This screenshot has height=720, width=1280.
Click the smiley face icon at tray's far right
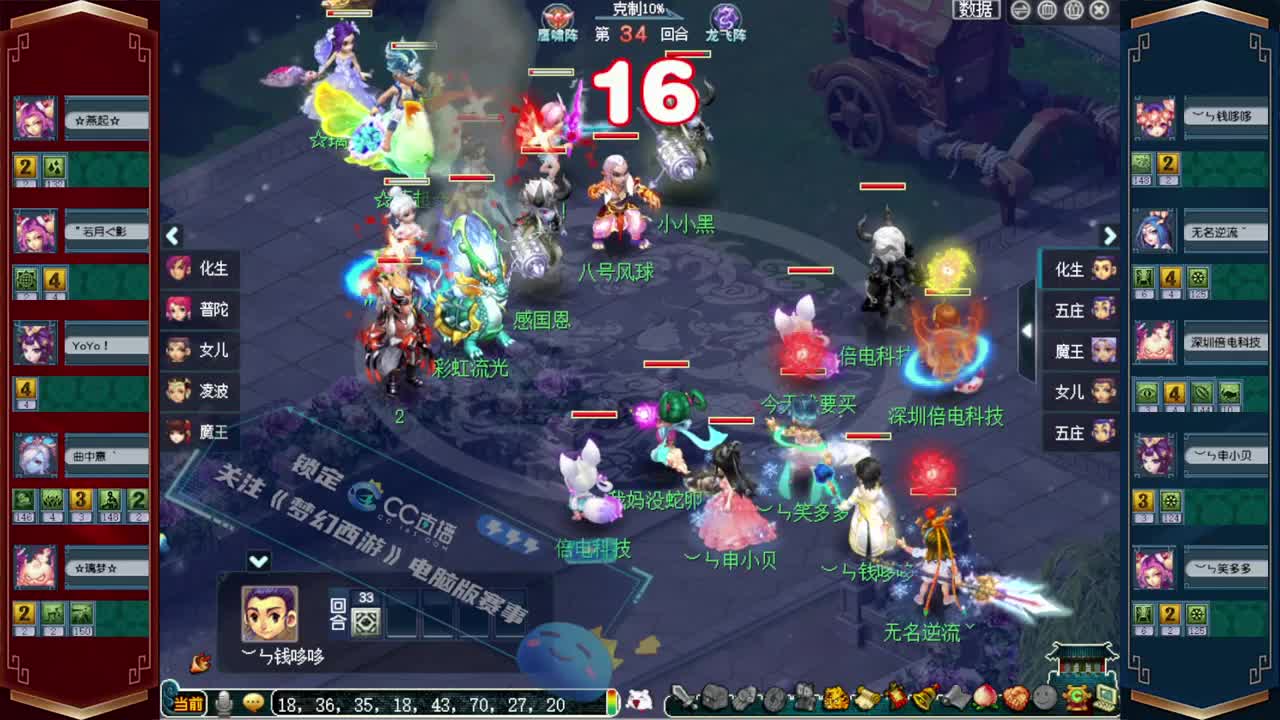coord(1045,702)
